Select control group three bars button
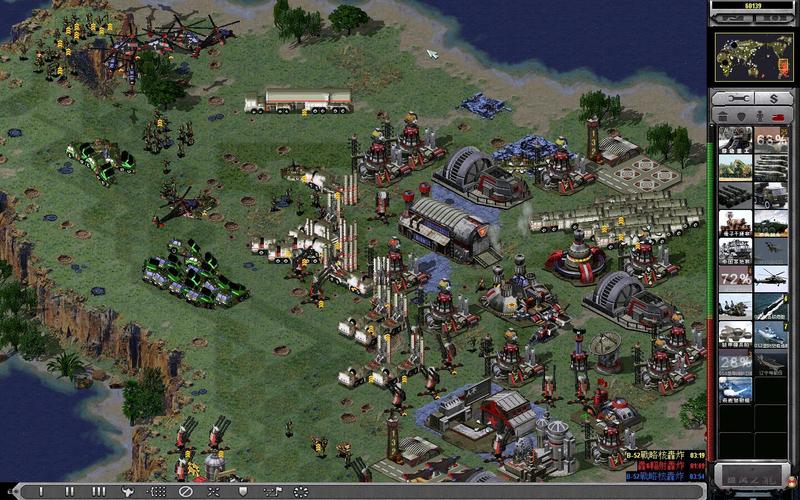This screenshot has width=800, height=500. [x=98, y=492]
